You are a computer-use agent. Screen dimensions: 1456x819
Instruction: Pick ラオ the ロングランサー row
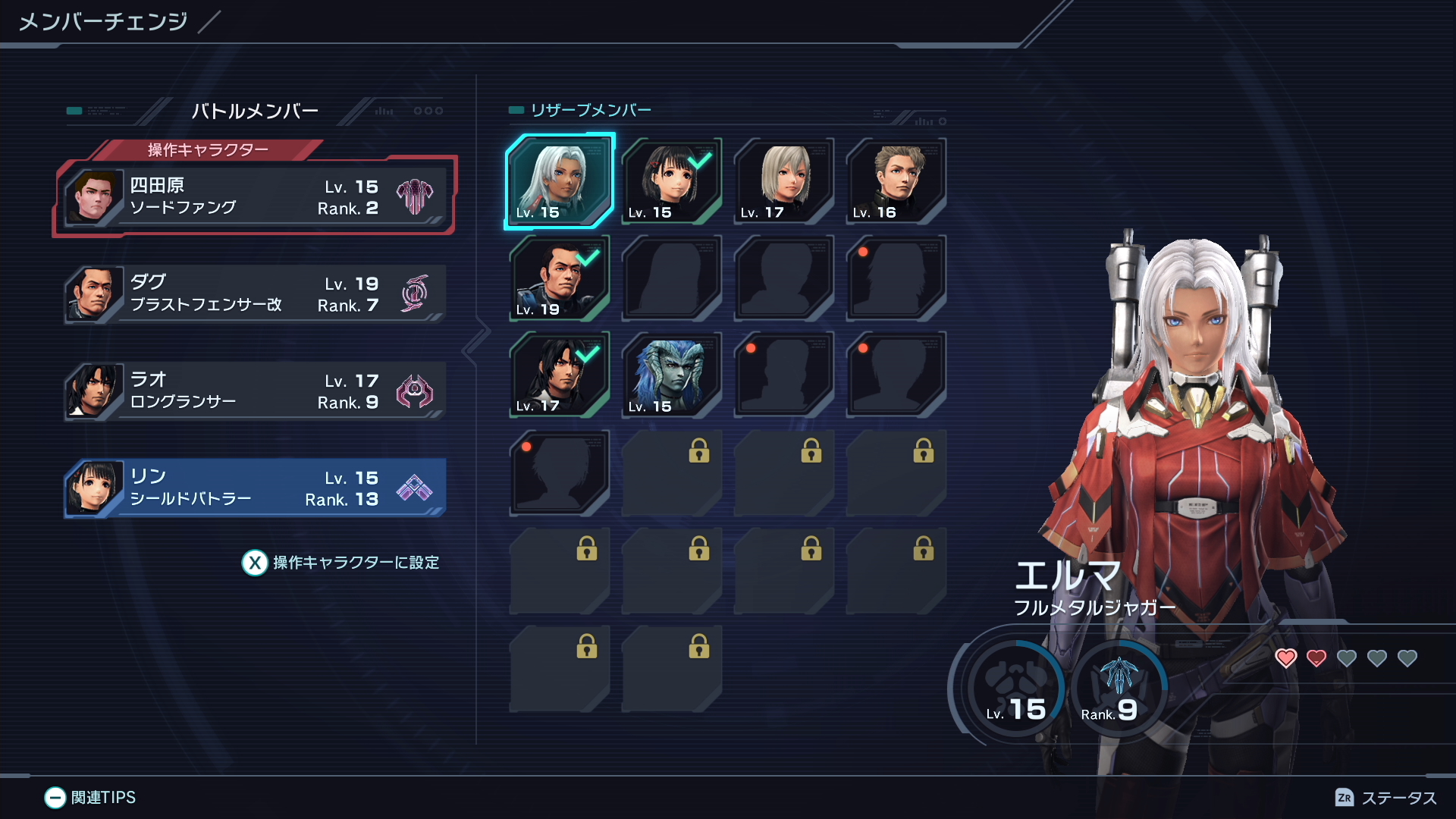pos(255,391)
